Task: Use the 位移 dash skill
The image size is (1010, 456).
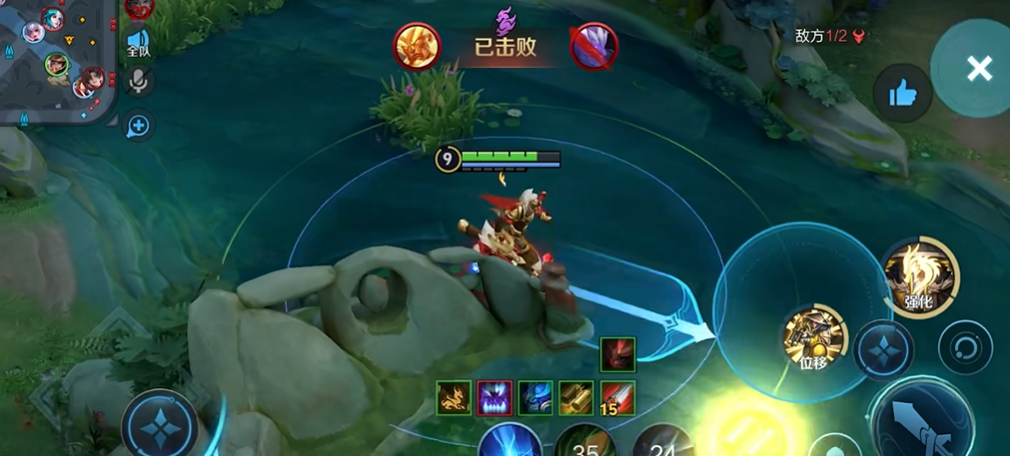Action: [815, 337]
